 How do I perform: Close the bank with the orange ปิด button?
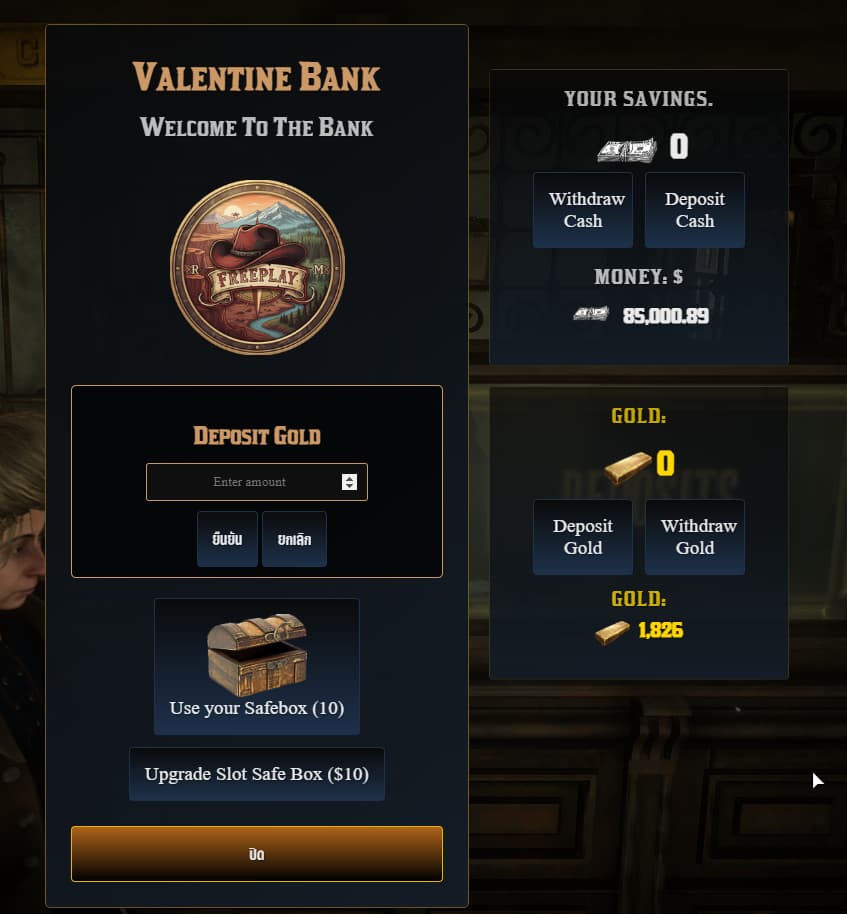click(x=257, y=854)
